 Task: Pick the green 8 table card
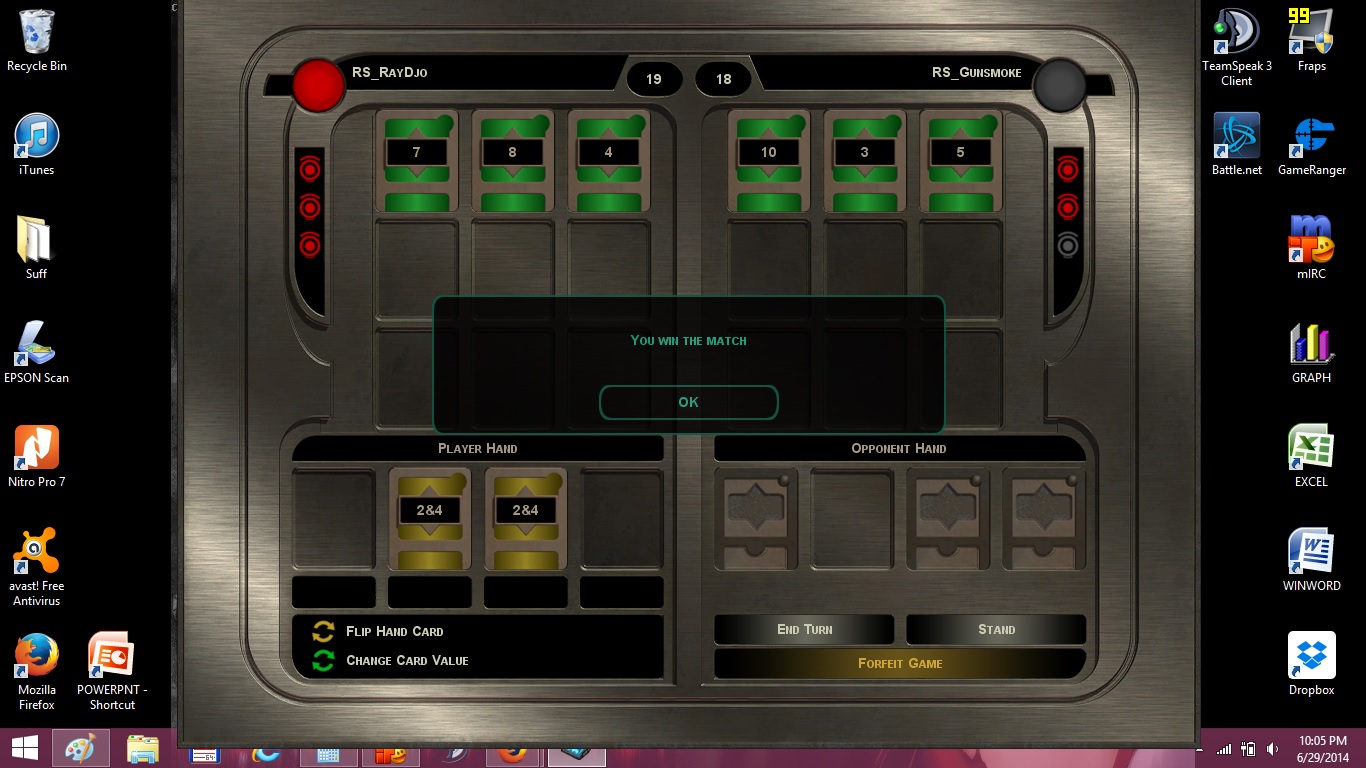(x=512, y=160)
